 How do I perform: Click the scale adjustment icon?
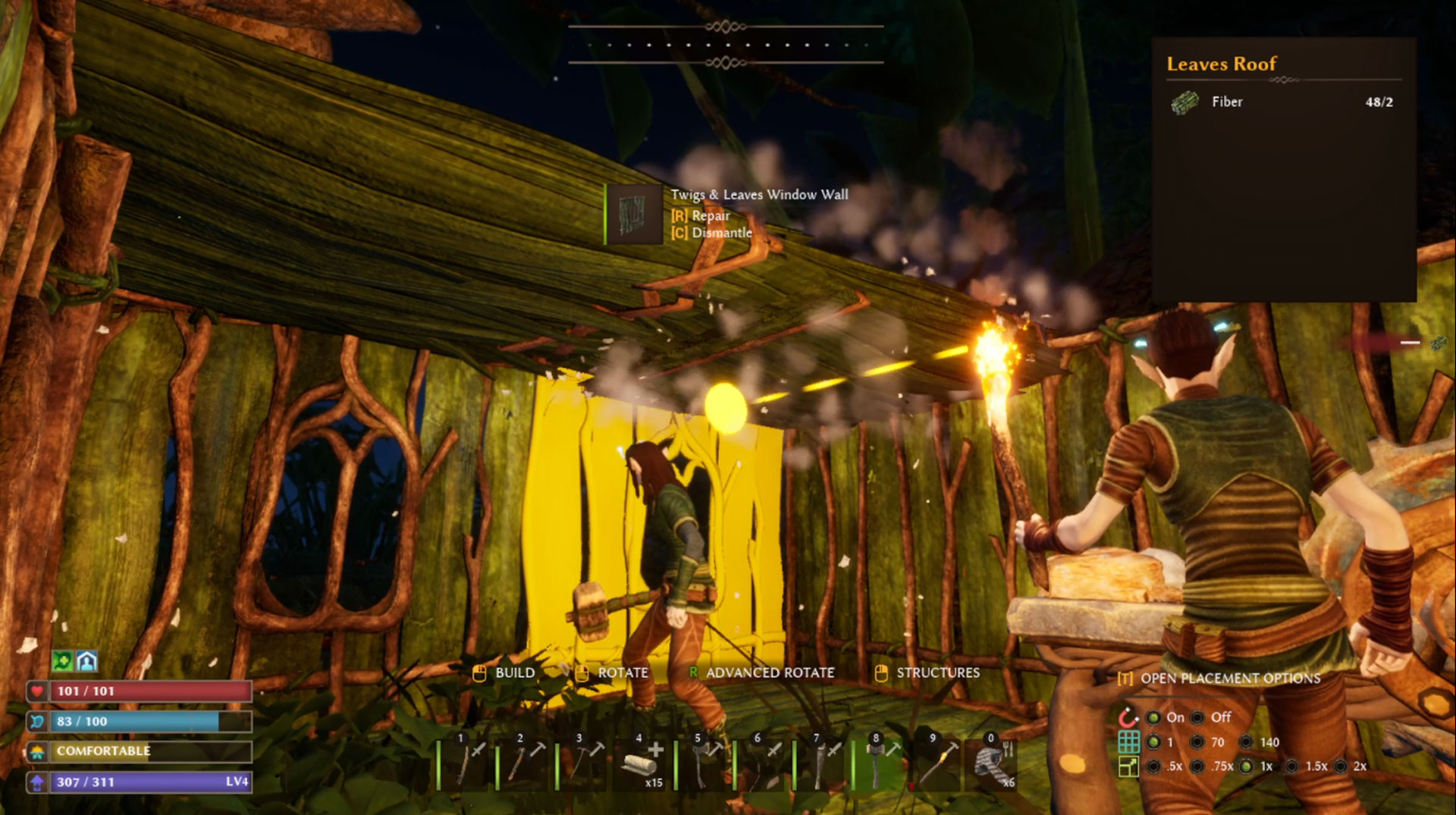click(x=1129, y=768)
